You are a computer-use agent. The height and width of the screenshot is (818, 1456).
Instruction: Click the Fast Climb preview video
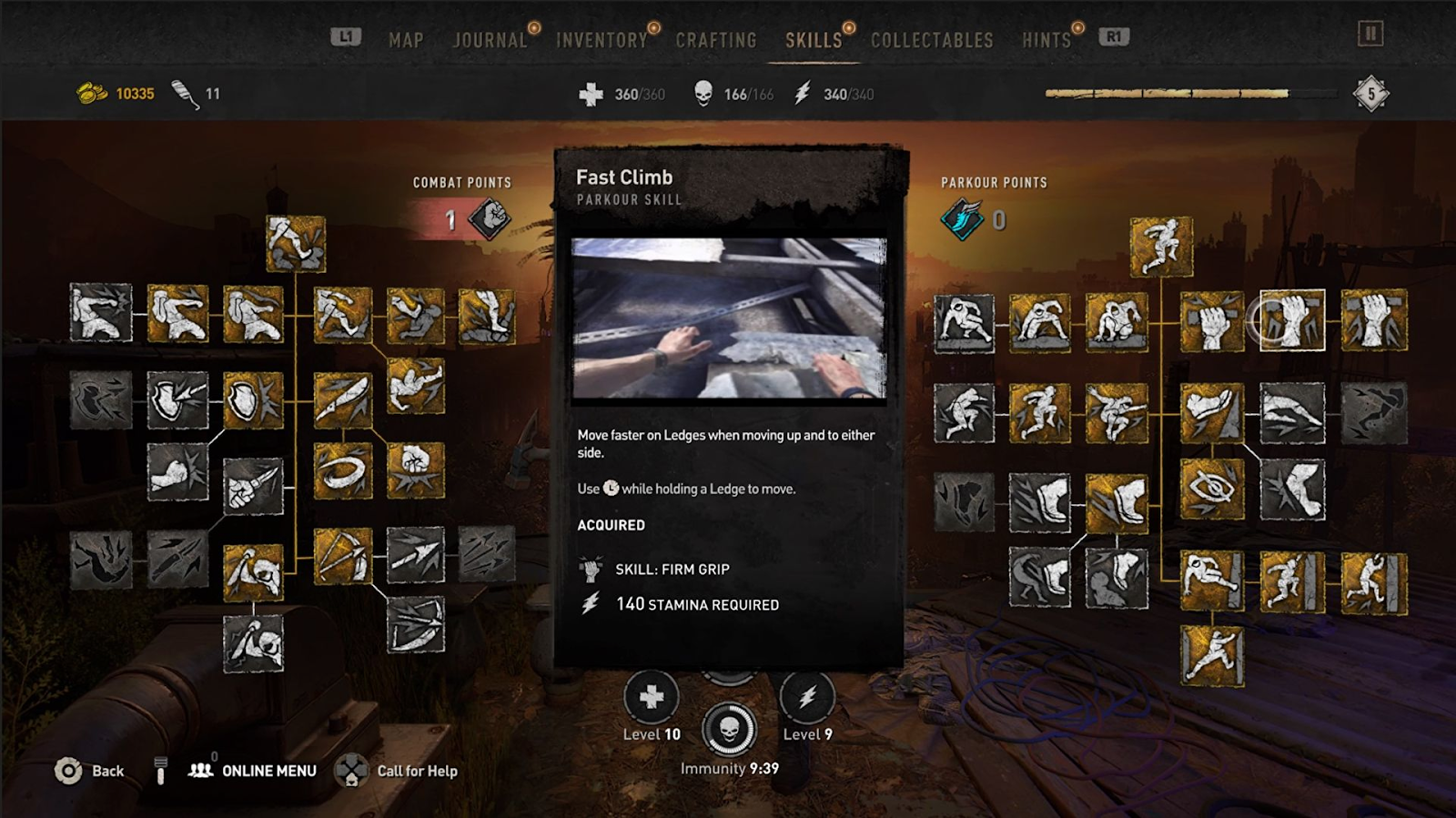(x=728, y=318)
